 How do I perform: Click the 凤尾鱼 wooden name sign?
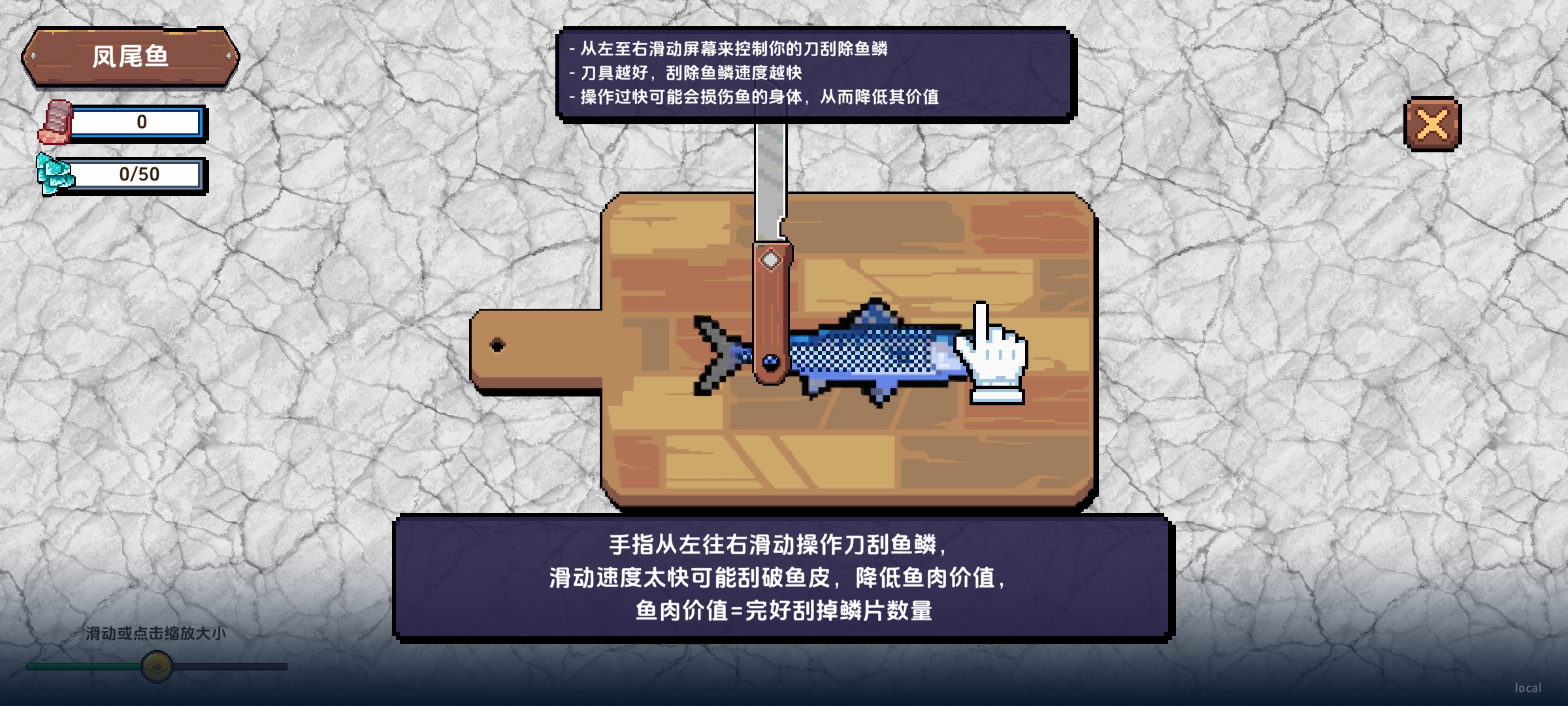131,58
